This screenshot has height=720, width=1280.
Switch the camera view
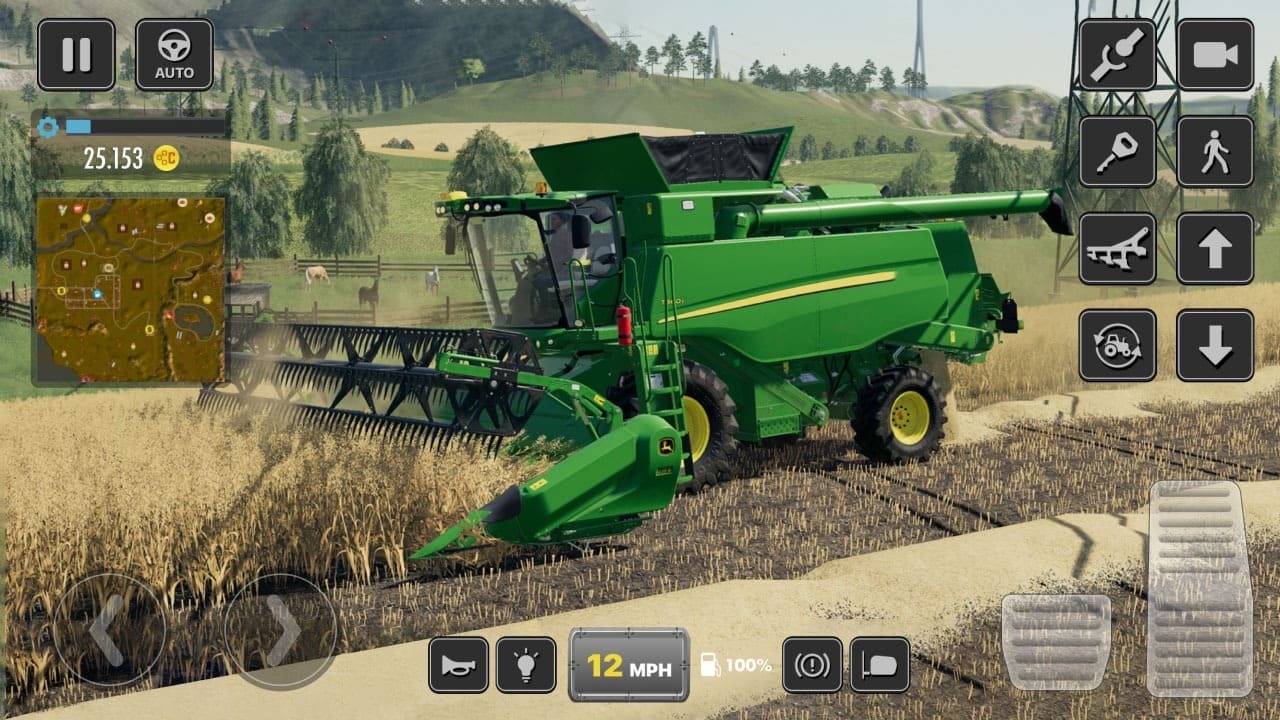click(x=1215, y=55)
